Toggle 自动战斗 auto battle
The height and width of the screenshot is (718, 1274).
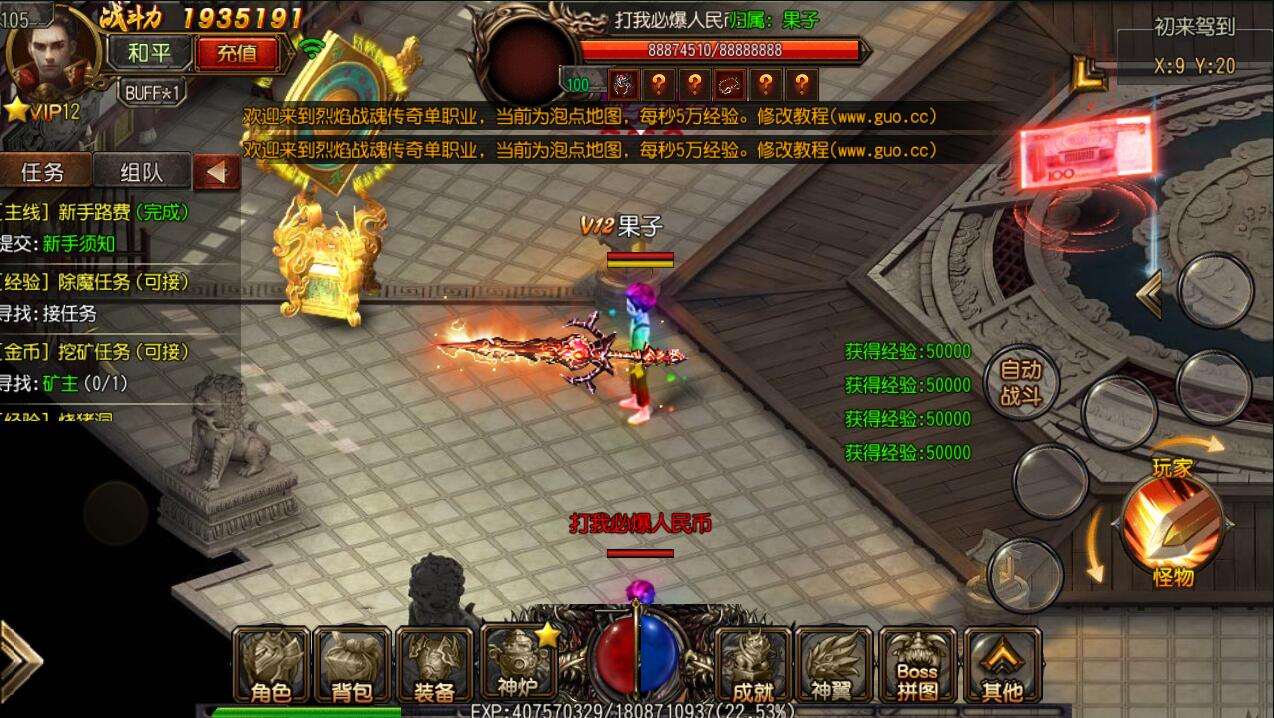point(1020,383)
